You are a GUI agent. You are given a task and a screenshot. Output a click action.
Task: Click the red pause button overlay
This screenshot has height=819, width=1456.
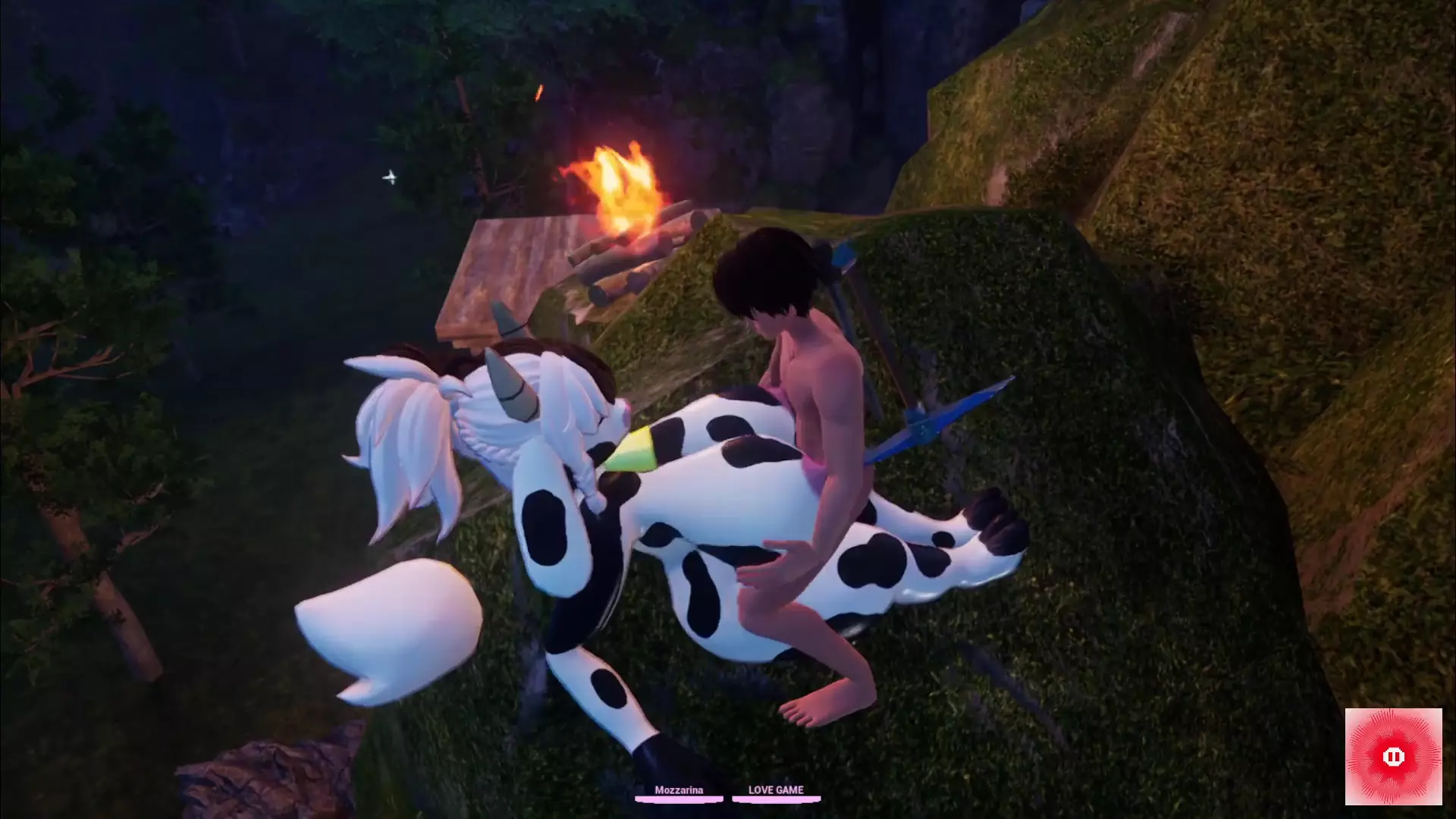coord(1393,756)
